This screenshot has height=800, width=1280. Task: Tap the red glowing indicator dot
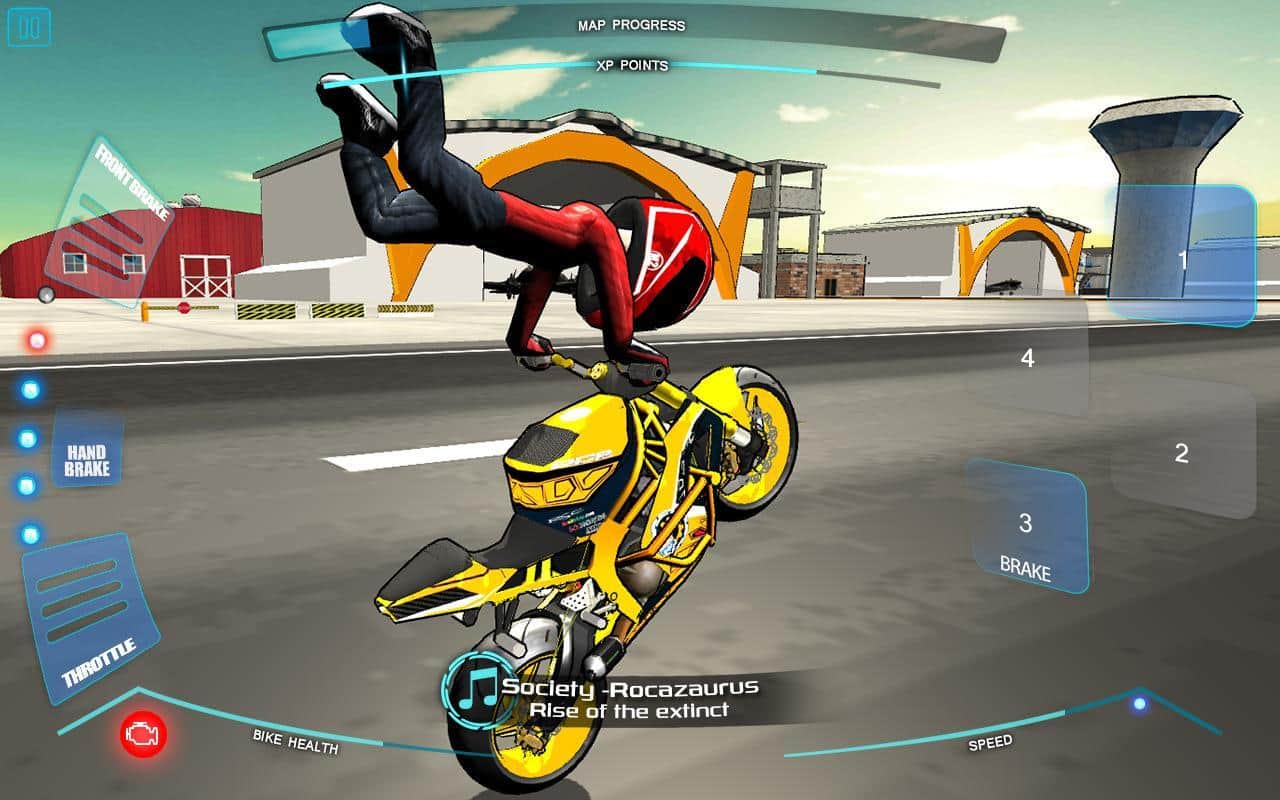pyautogui.click(x=38, y=340)
